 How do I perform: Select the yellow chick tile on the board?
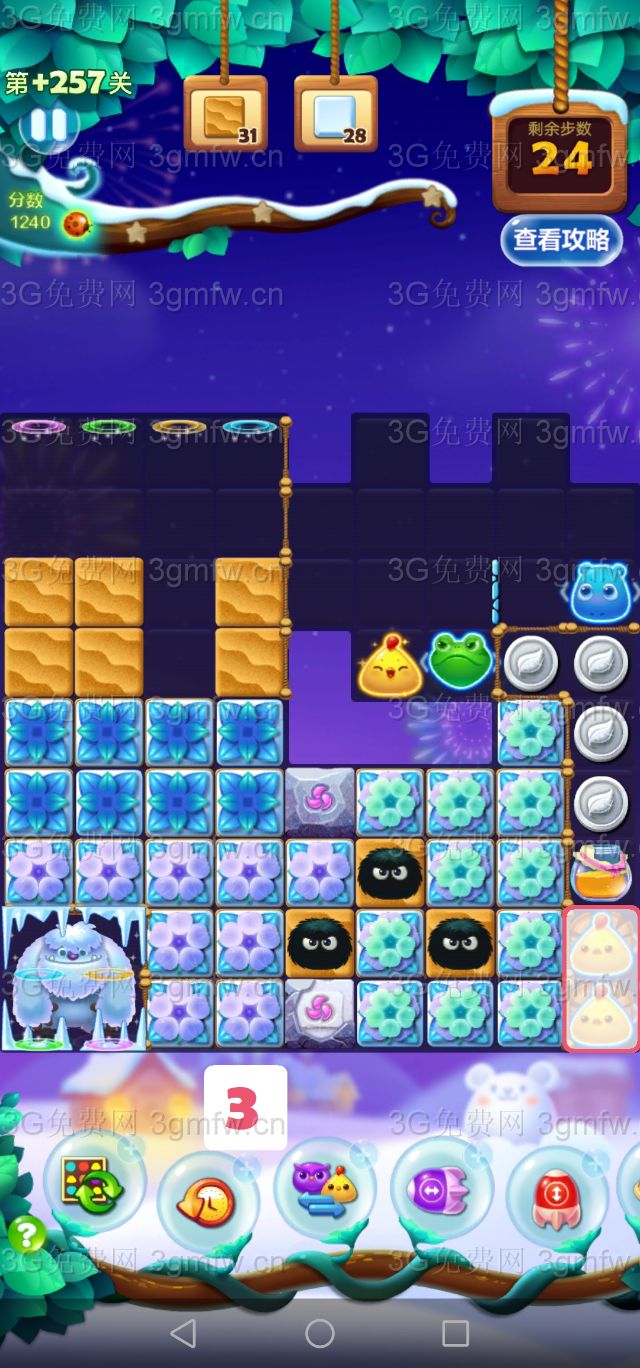[x=393, y=664]
